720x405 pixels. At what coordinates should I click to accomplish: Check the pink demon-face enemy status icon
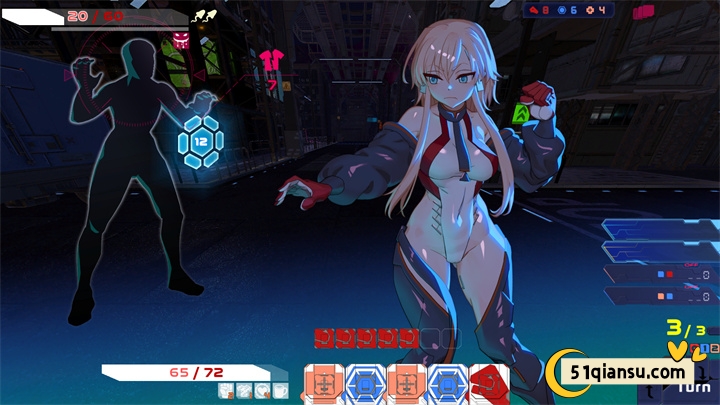coord(181,40)
